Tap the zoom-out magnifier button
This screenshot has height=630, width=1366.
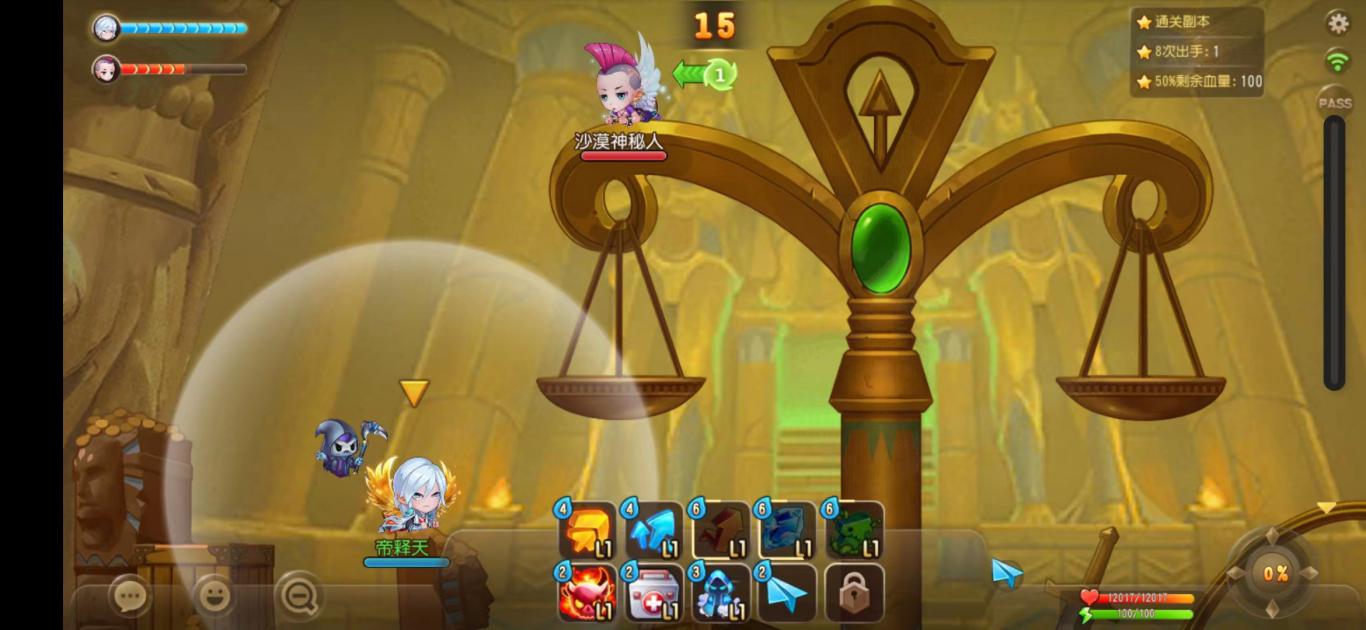[299, 596]
